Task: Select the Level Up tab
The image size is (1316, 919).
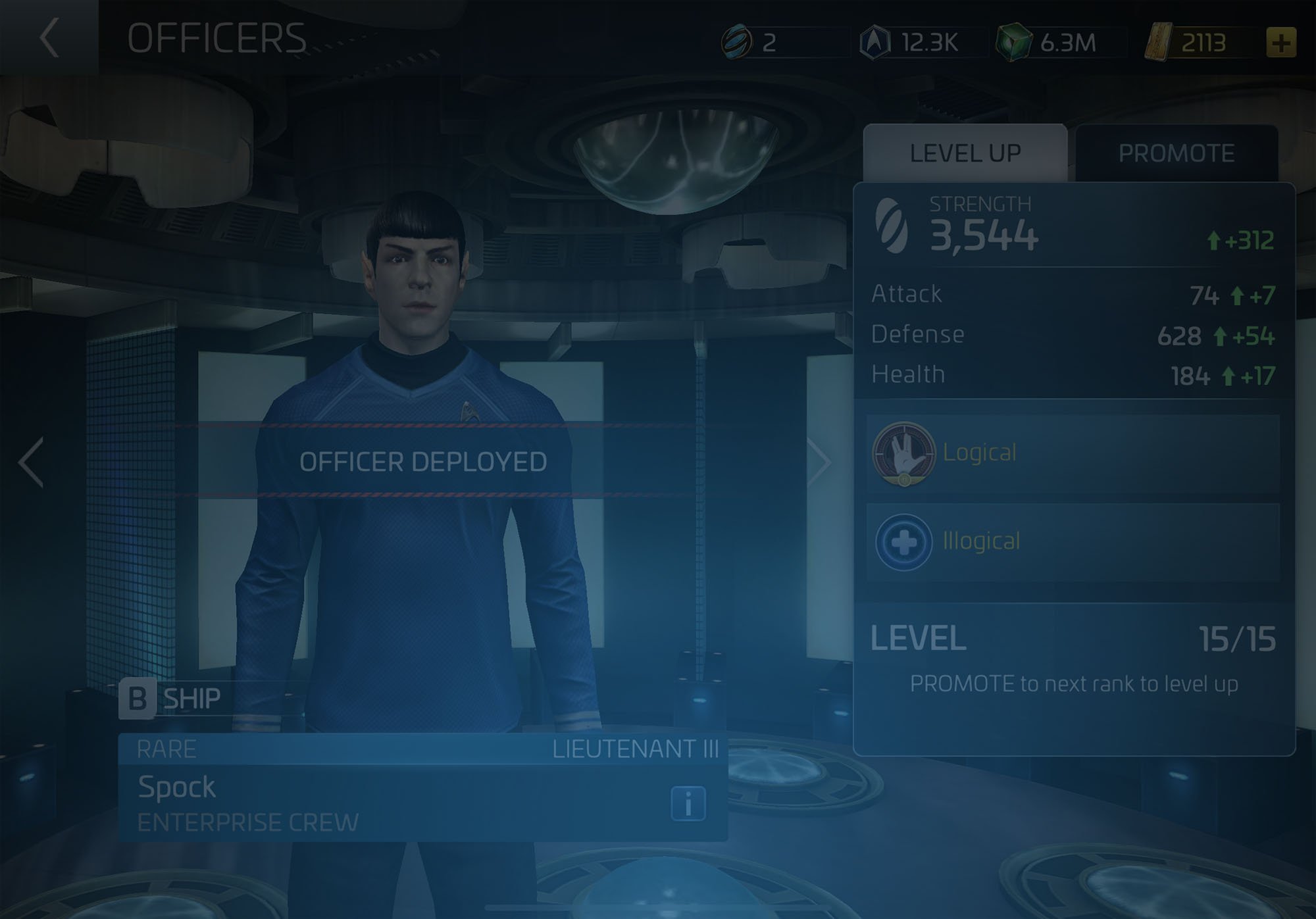Action: pyautogui.click(x=963, y=153)
